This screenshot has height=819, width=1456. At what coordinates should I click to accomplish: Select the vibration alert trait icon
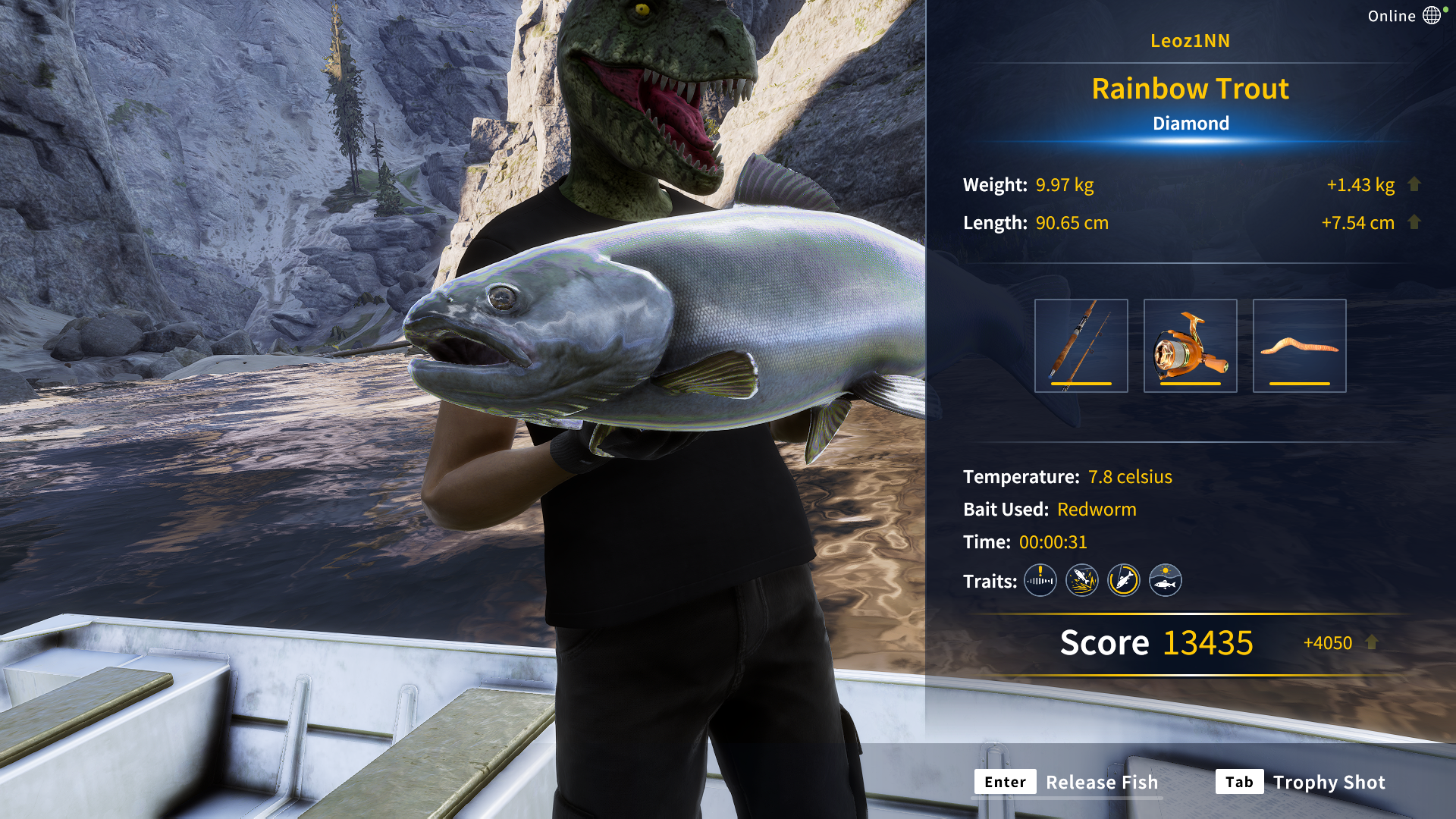1040,580
